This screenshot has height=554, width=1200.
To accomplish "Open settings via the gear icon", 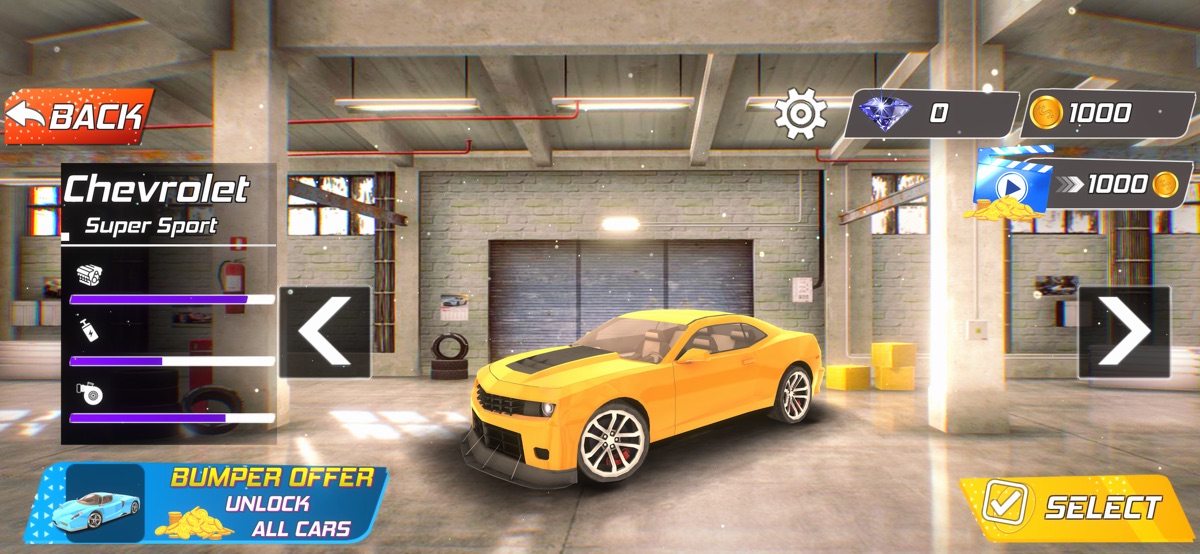I will tap(800, 113).
